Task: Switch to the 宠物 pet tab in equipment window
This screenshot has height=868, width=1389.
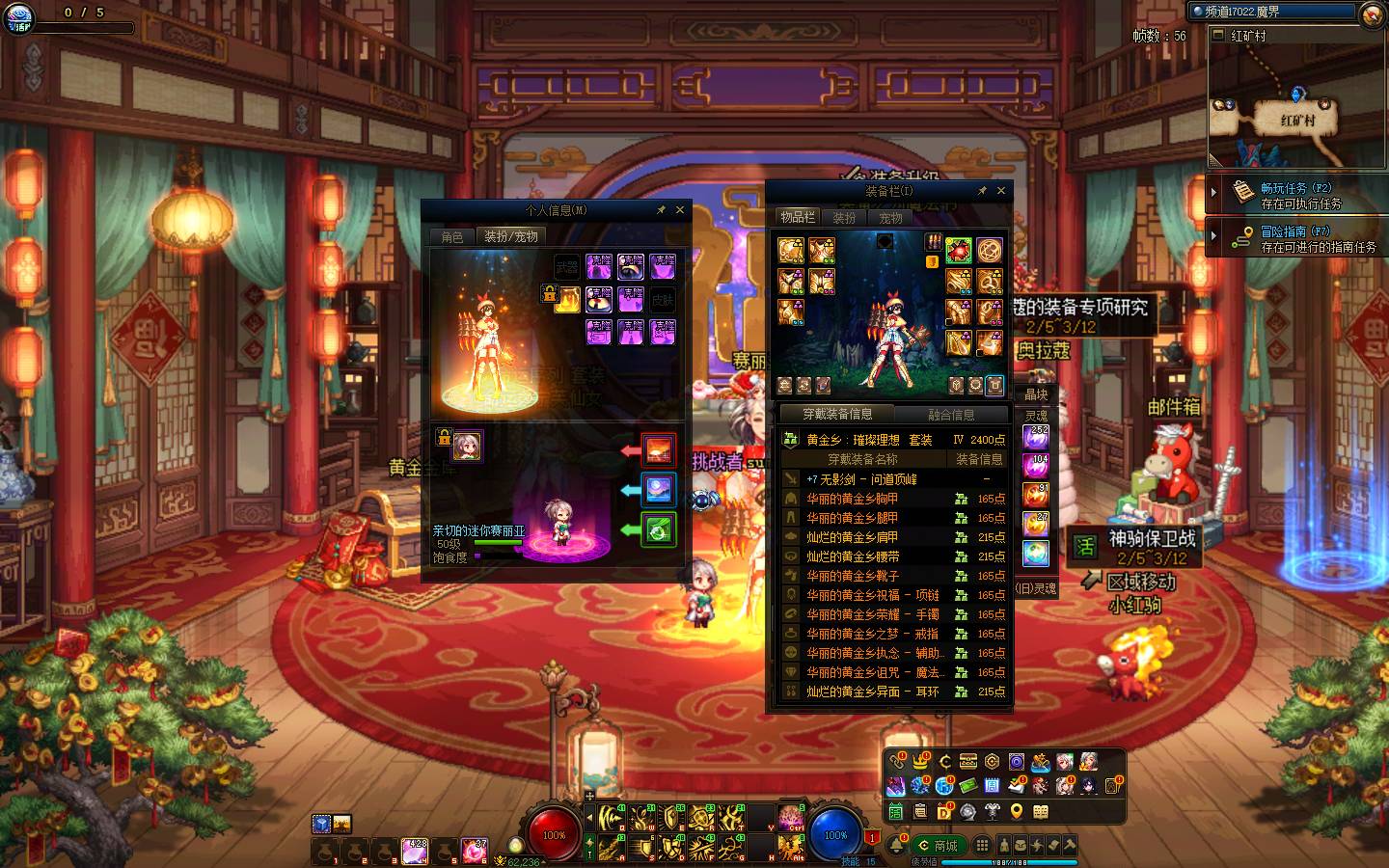Action: point(890,218)
